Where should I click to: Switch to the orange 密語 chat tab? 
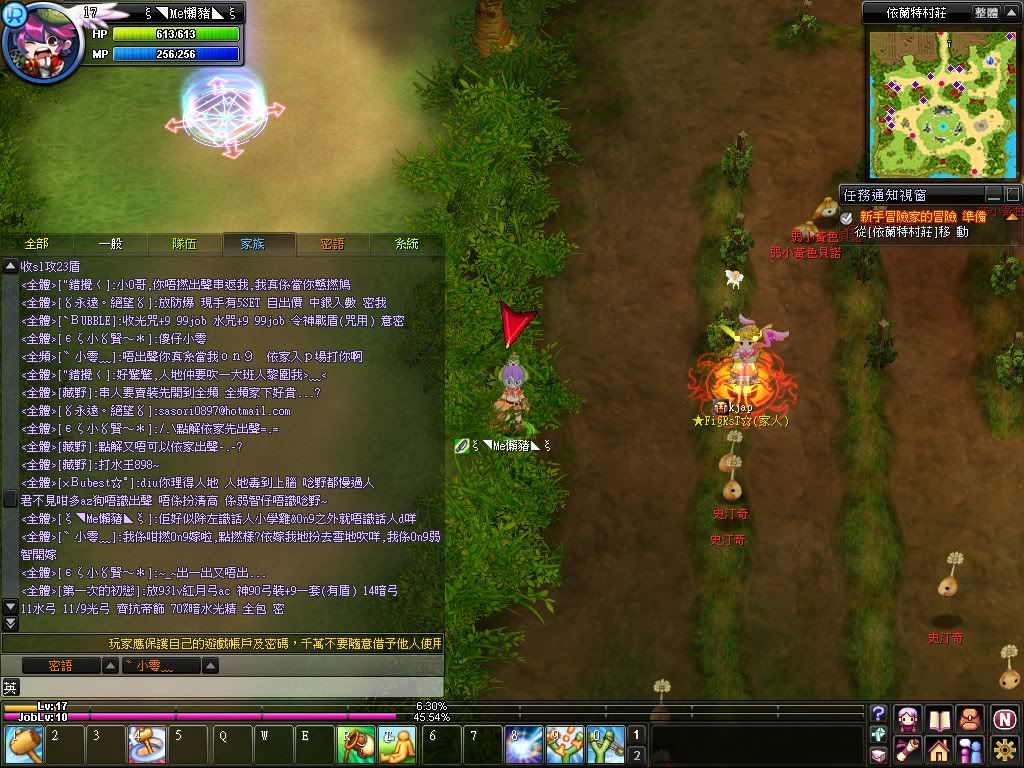pyautogui.click(x=332, y=243)
